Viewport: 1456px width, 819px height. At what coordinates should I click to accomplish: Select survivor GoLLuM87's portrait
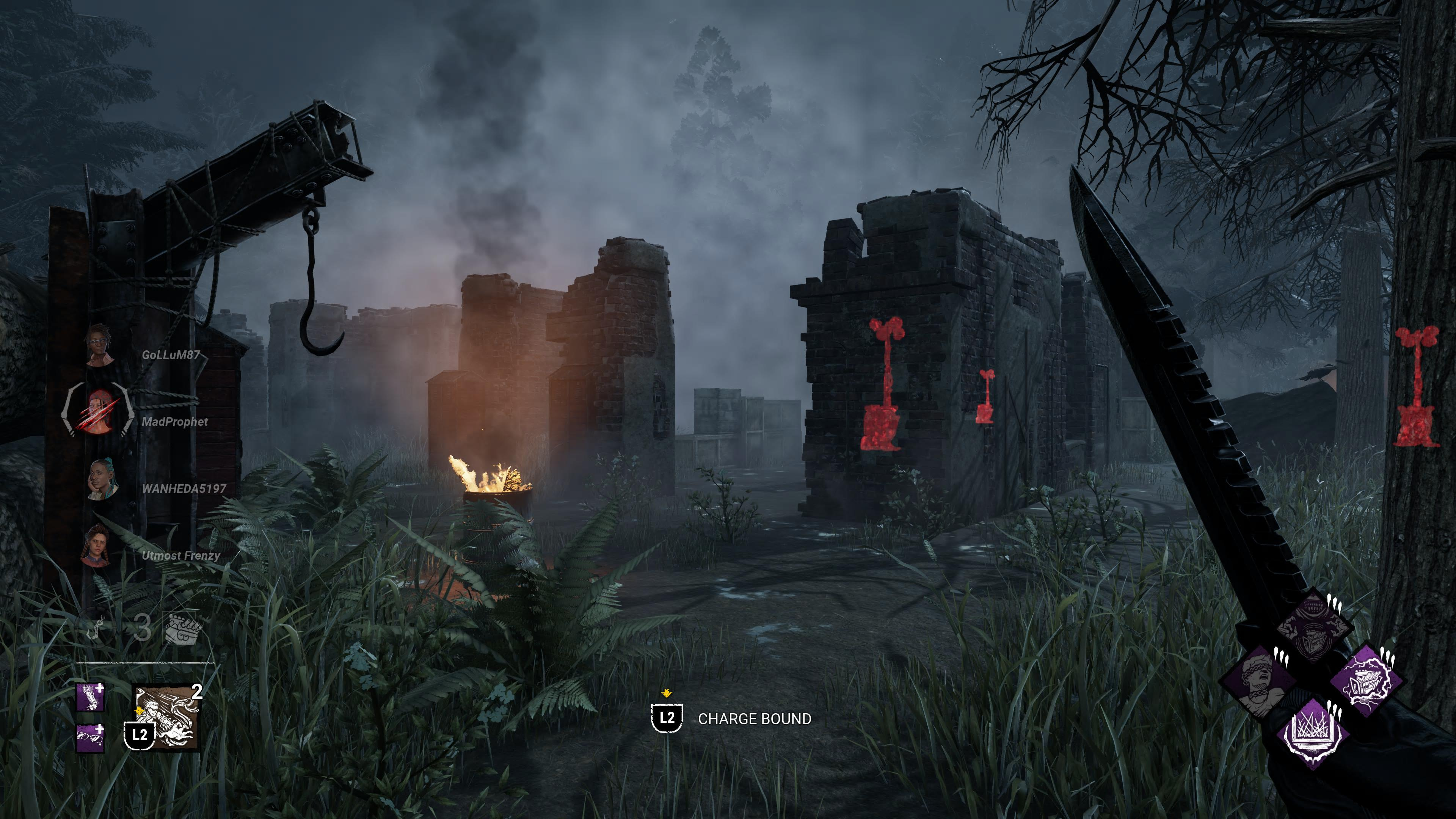pos(100,345)
